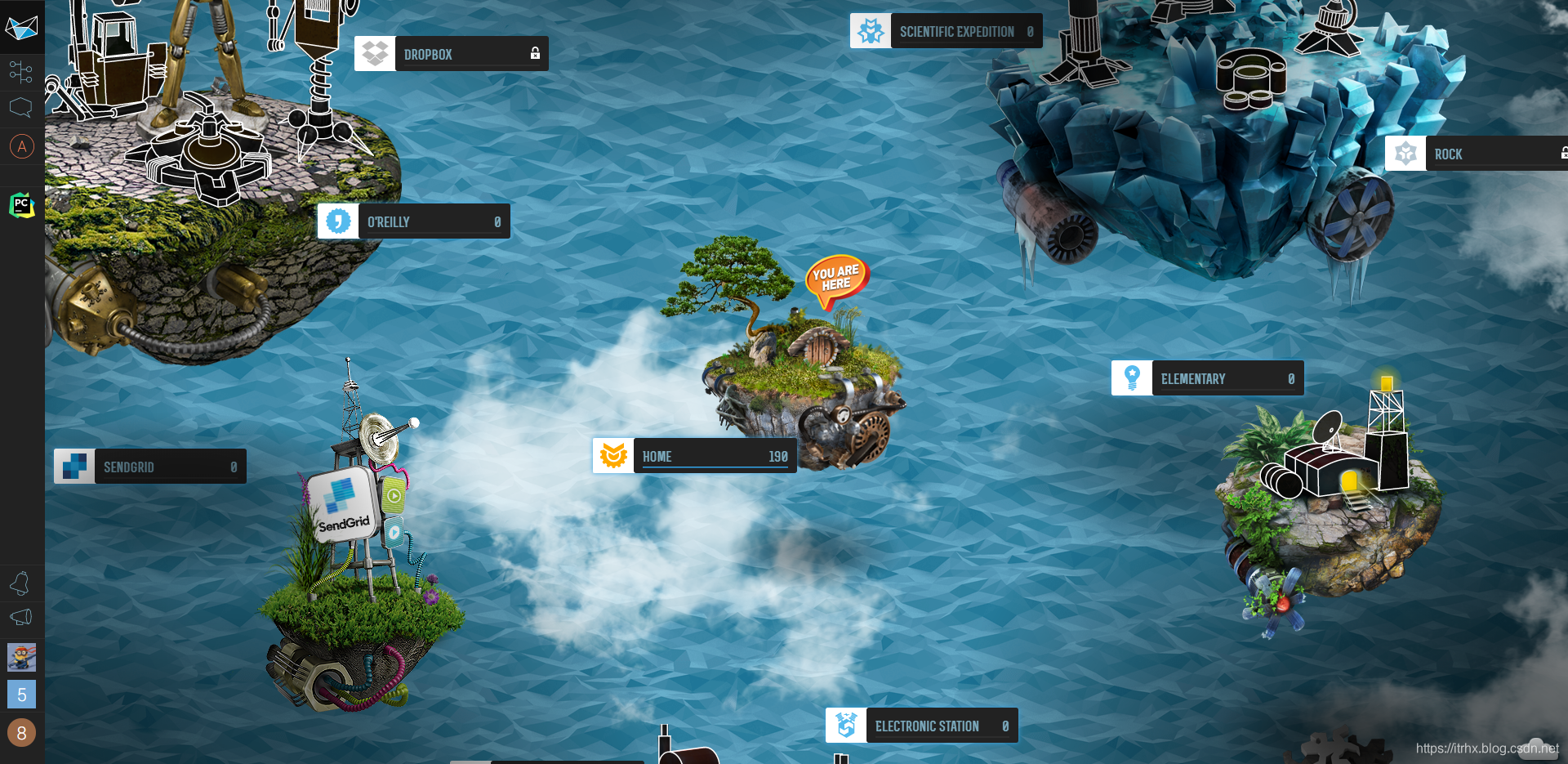This screenshot has width=1568, height=764.
Task: Open the minion user avatar profile
Action: pos(21,656)
